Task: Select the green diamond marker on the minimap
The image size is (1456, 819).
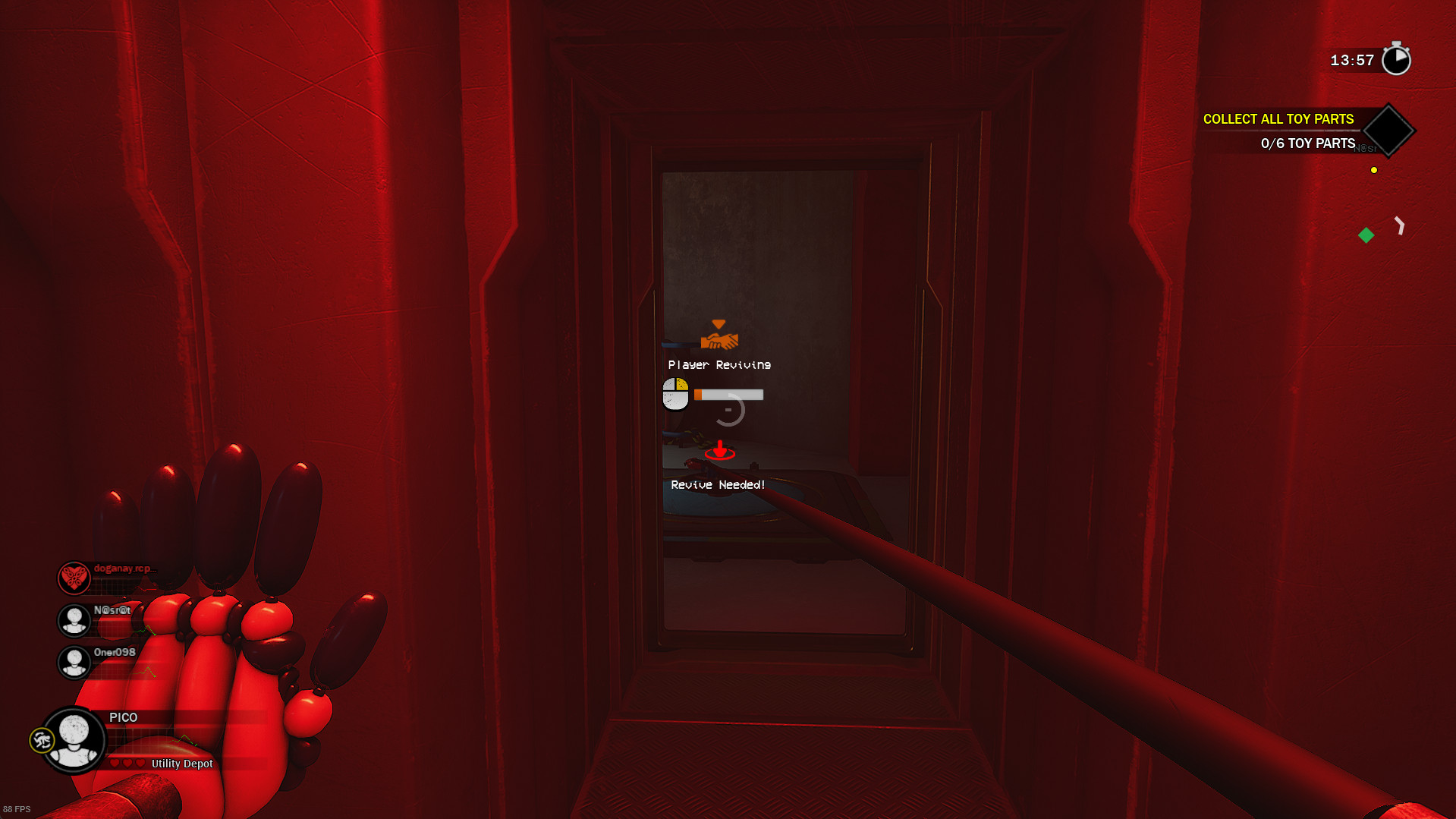Action: click(x=1366, y=235)
